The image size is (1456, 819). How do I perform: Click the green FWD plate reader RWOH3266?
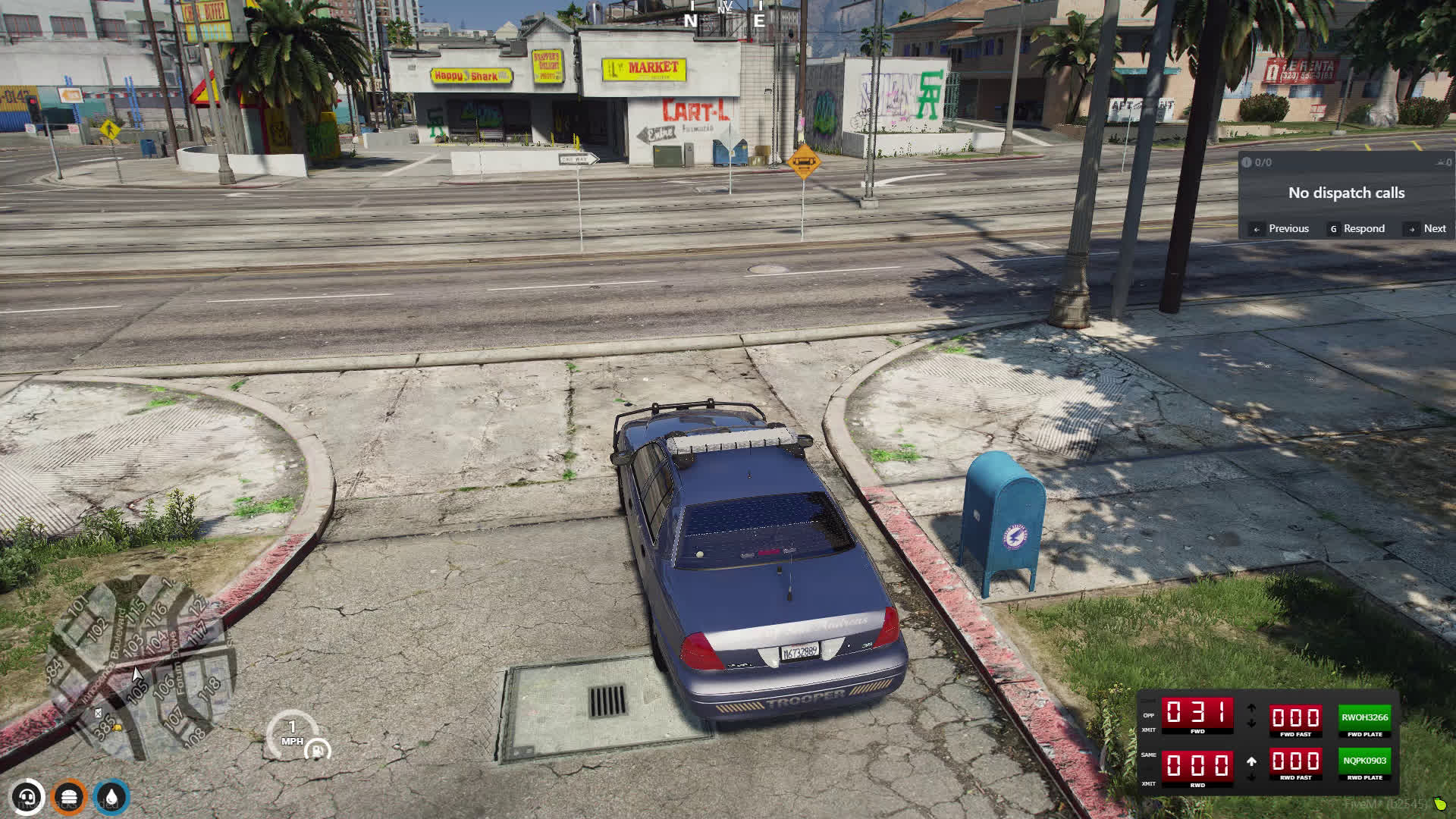coord(1364,717)
